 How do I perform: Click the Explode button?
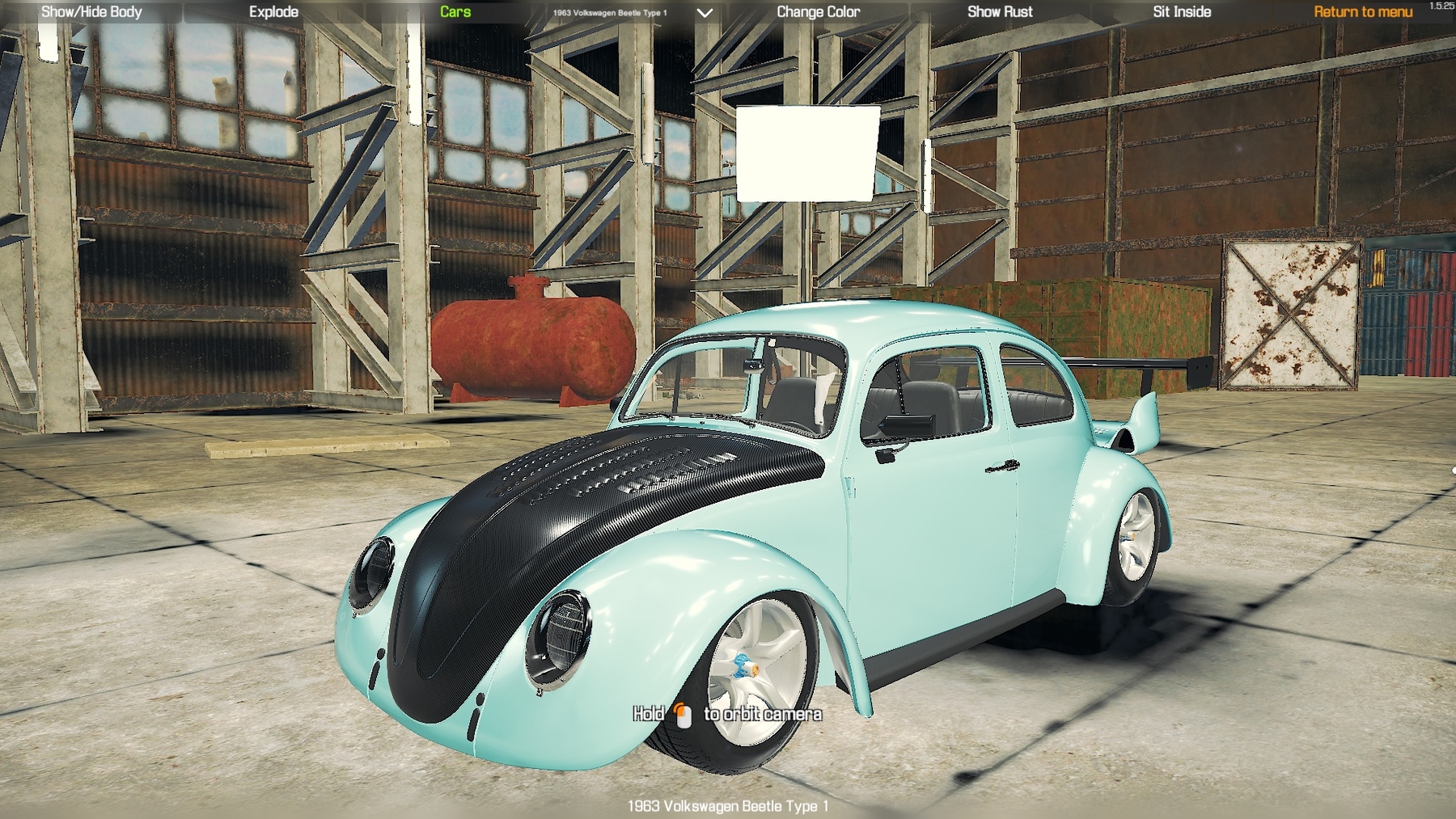pyautogui.click(x=274, y=12)
